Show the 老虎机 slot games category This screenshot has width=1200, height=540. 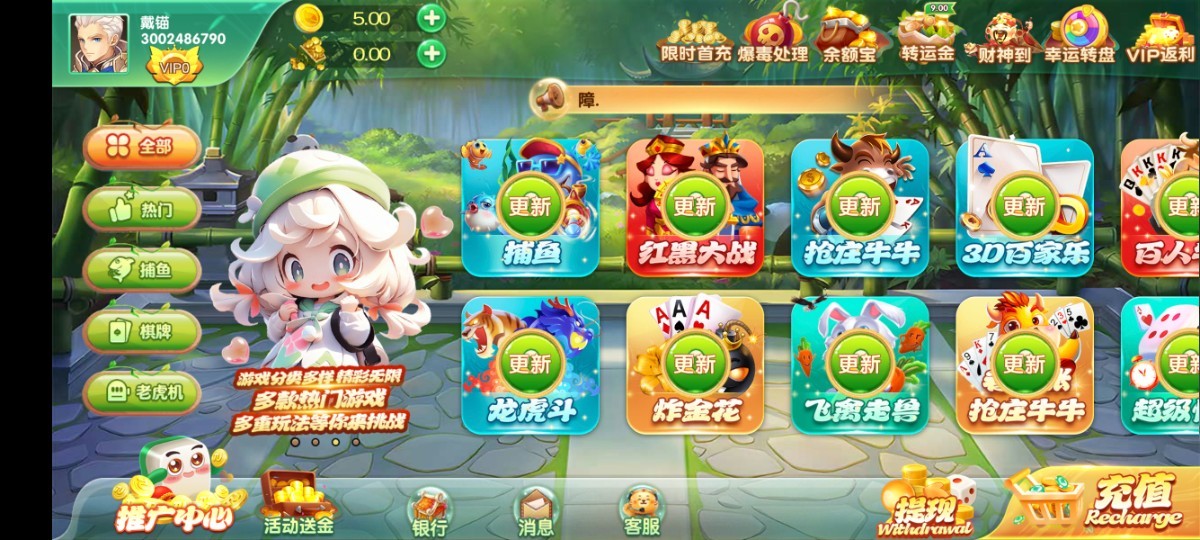[x=142, y=393]
